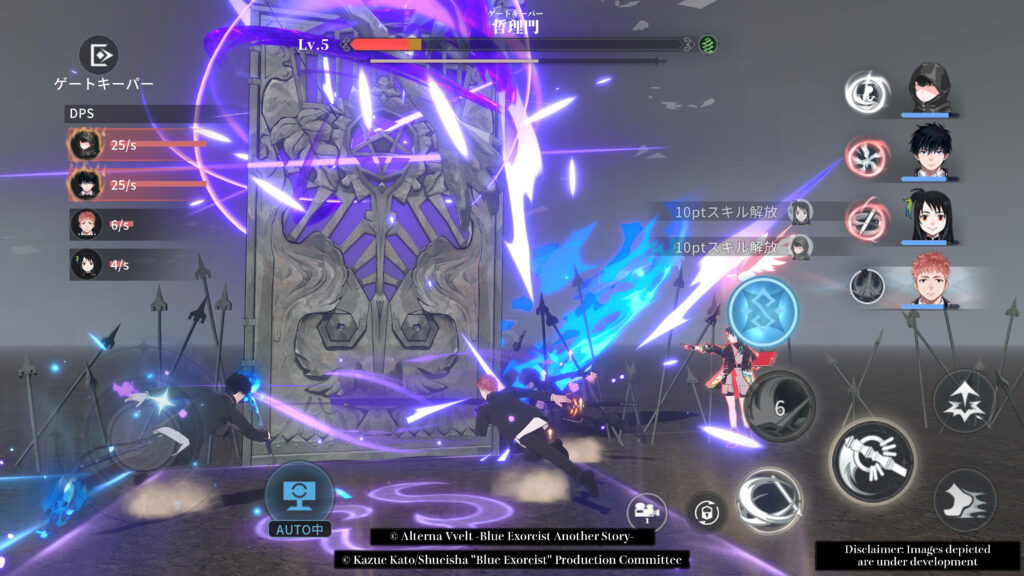Select the pink-haired 6/s DPS row

130,225
